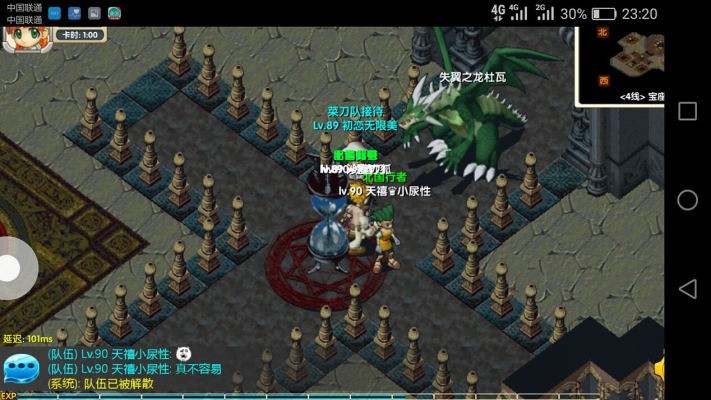The image size is (711, 400).
Task: Tap the Android recent apps square button
Action: [x=688, y=111]
